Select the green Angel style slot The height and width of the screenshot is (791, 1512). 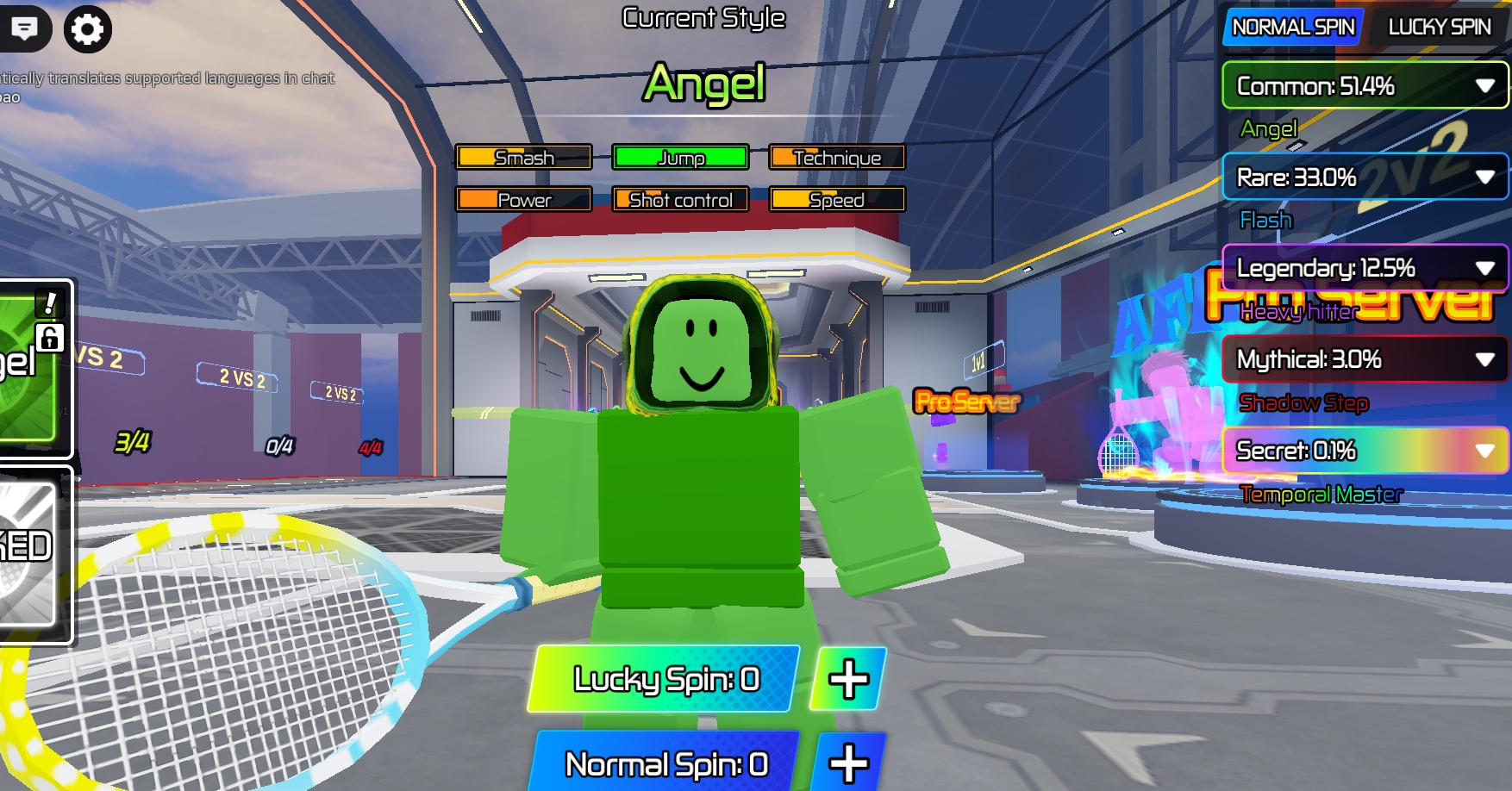pyautogui.click(x=30, y=367)
